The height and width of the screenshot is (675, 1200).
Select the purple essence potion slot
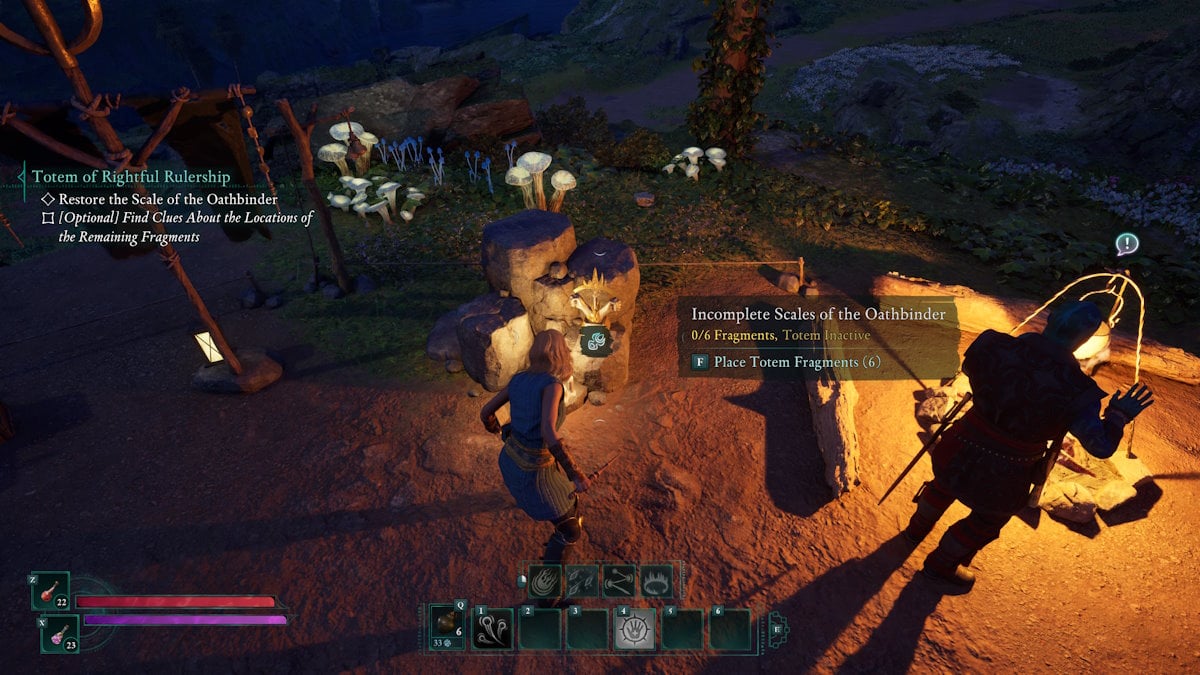pos(59,632)
